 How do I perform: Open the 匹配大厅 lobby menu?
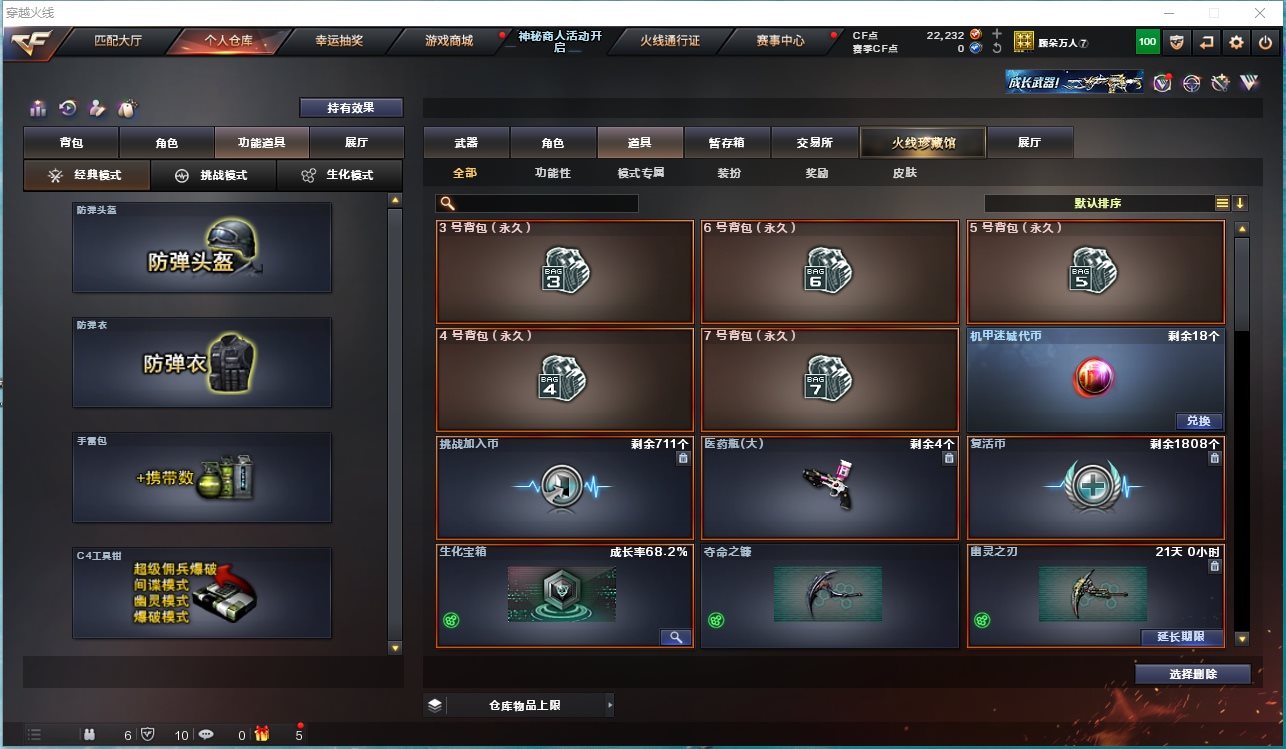pos(118,42)
